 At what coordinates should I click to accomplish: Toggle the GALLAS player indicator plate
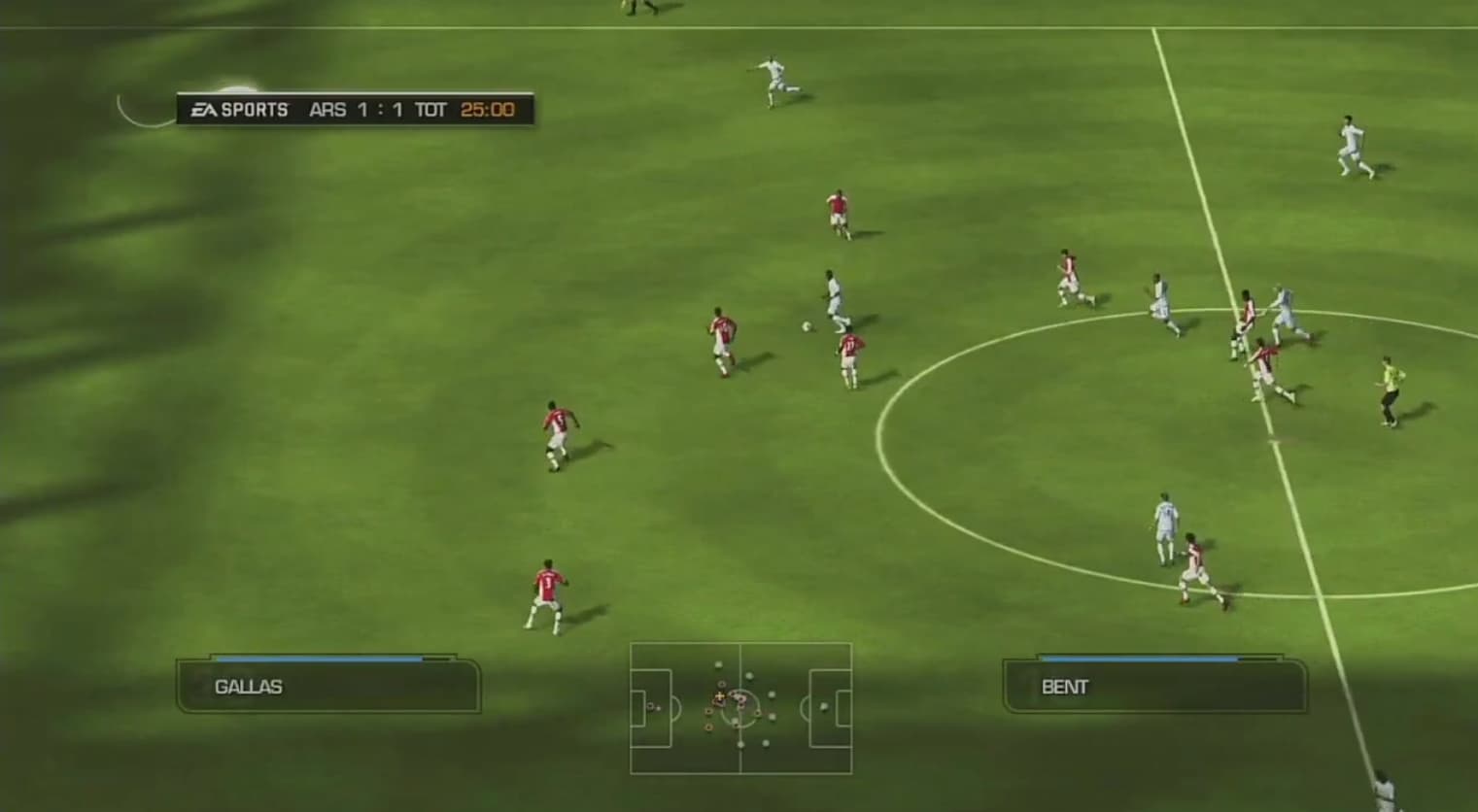[327, 686]
